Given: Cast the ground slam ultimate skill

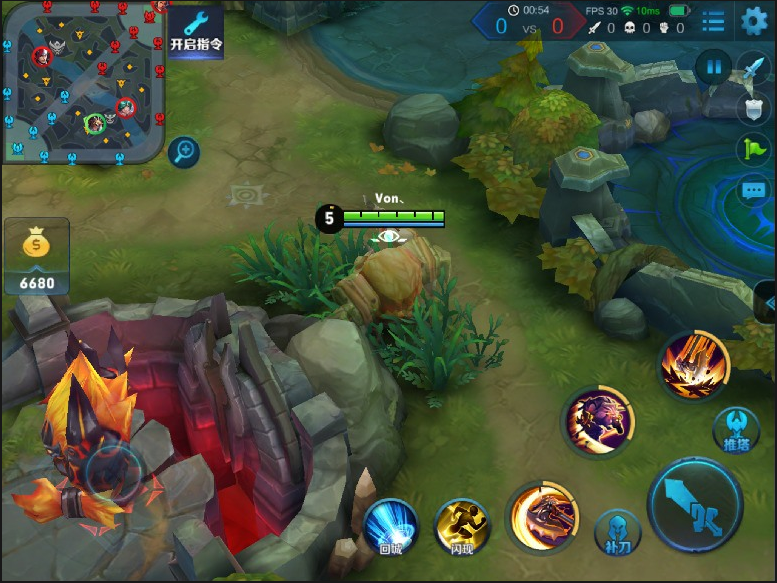Looking at the screenshot, I should (x=694, y=365).
